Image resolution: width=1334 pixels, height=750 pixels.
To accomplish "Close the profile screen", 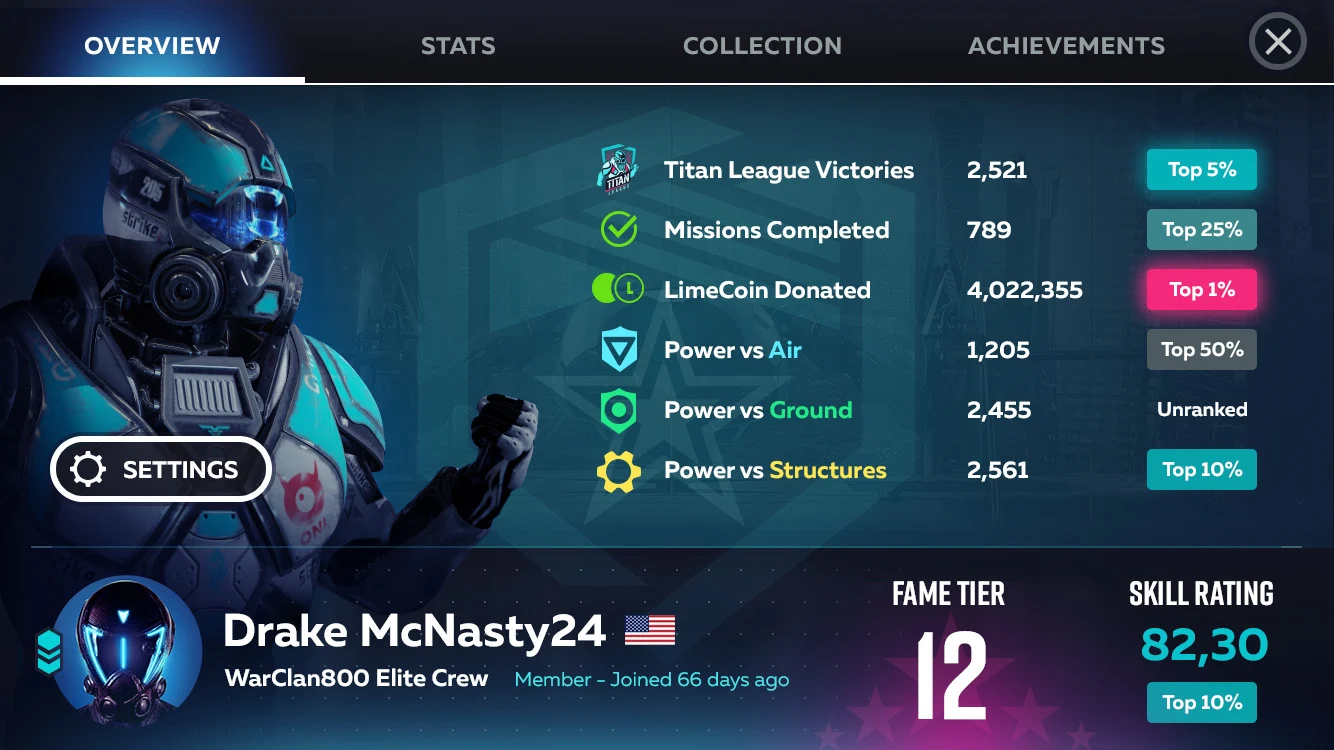I will tap(1278, 42).
